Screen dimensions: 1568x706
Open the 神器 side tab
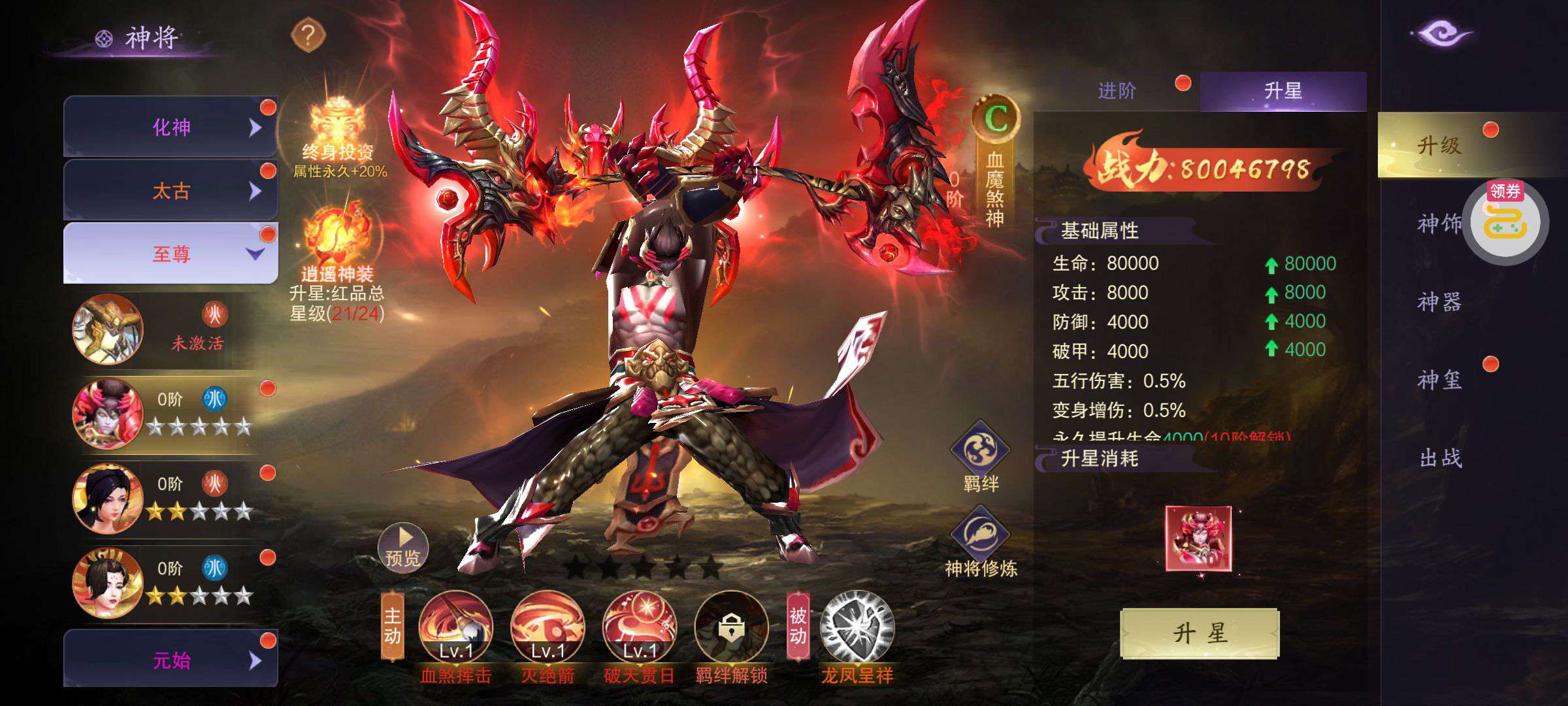(1439, 301)
